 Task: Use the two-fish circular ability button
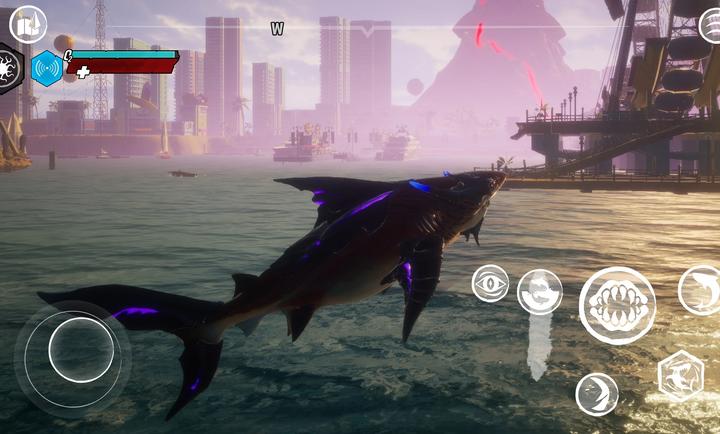[540, 291]
